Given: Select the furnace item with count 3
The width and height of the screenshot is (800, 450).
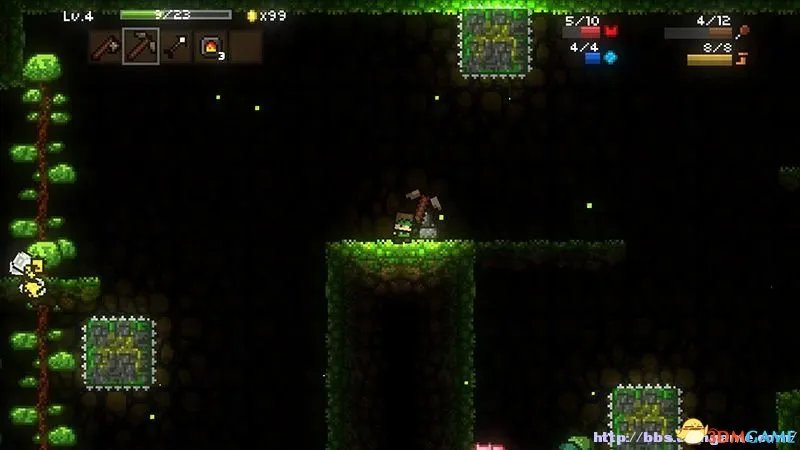Looking at the screenshot, I should [x=211, y=46].
